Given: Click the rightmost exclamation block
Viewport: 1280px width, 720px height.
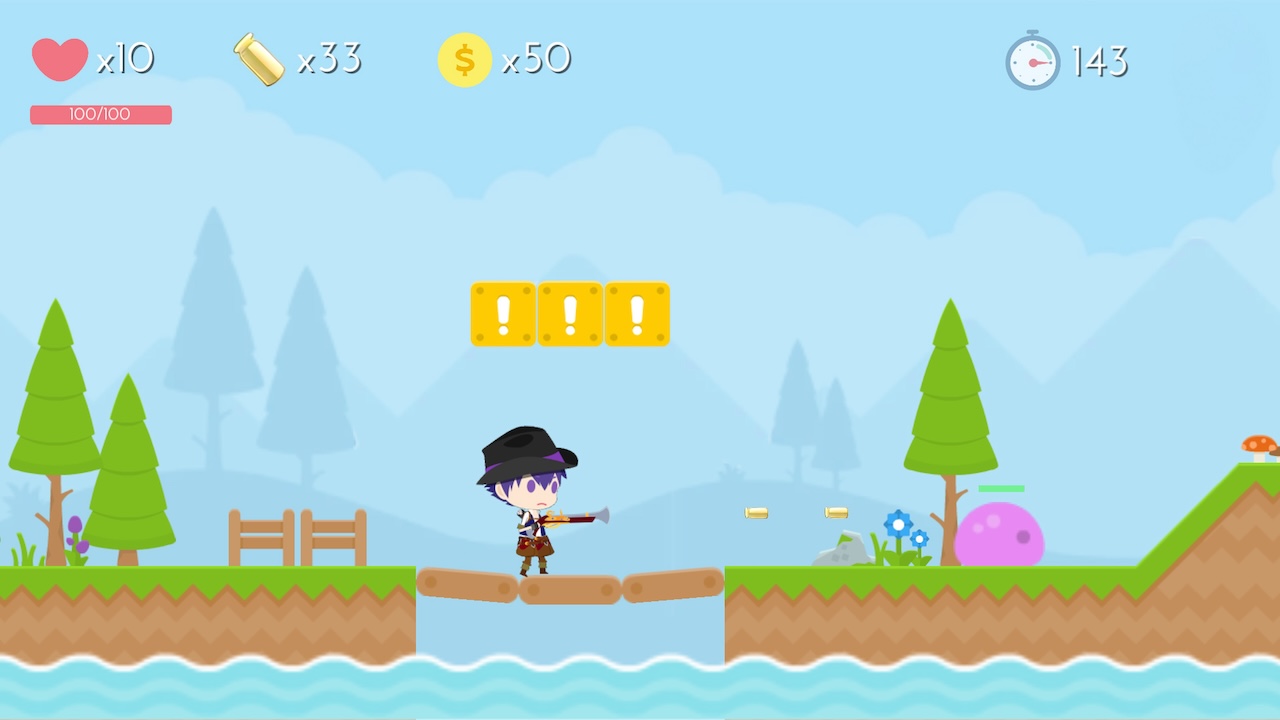Looking at the screenshot, I should 637,314.
